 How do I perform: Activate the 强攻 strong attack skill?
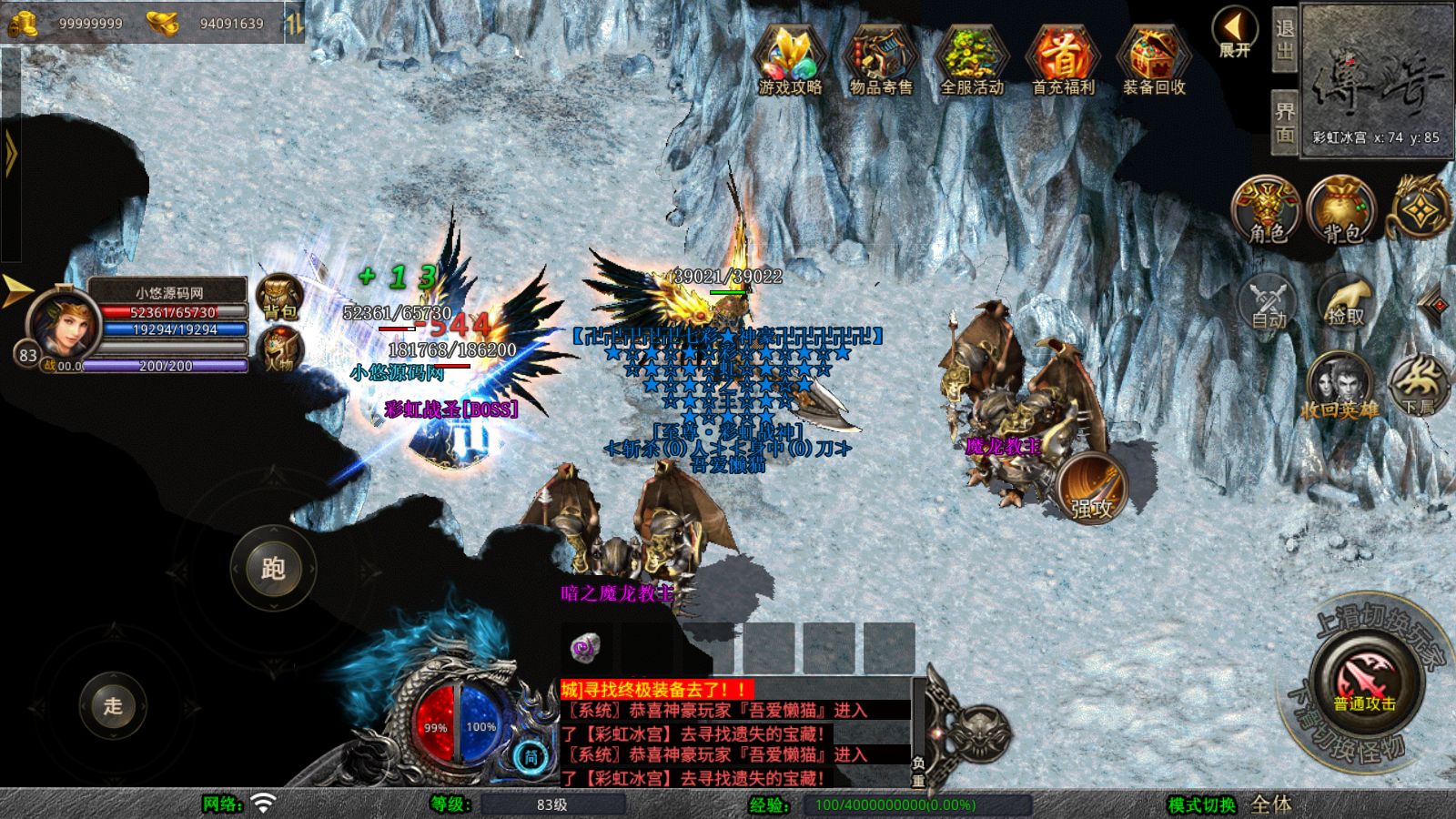pyautogui.click(x=1092, y=487)
